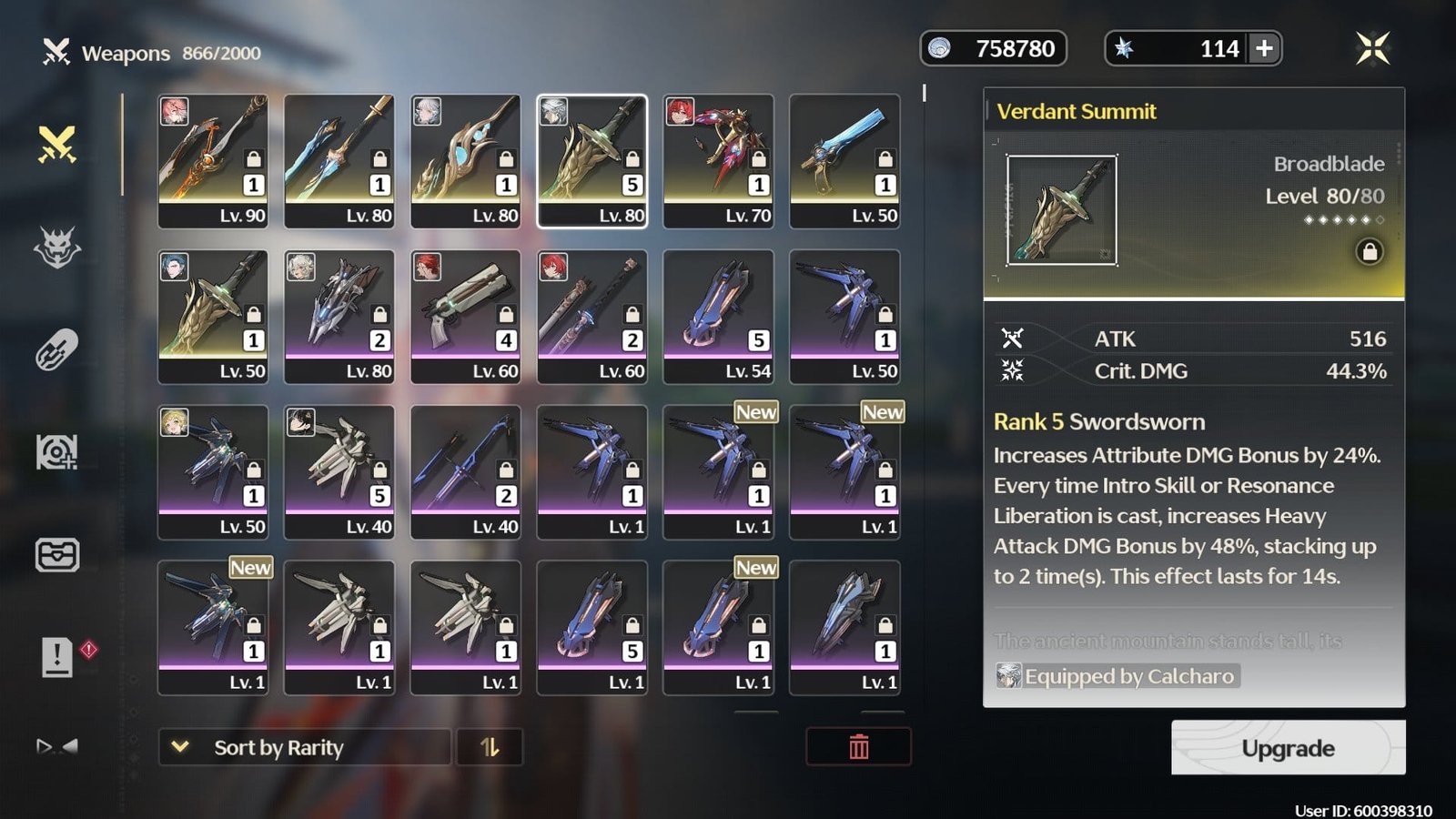Switch to the Echoes demon-mask tab
This screenshot has width=1456, height=819.
coord(57,248)
